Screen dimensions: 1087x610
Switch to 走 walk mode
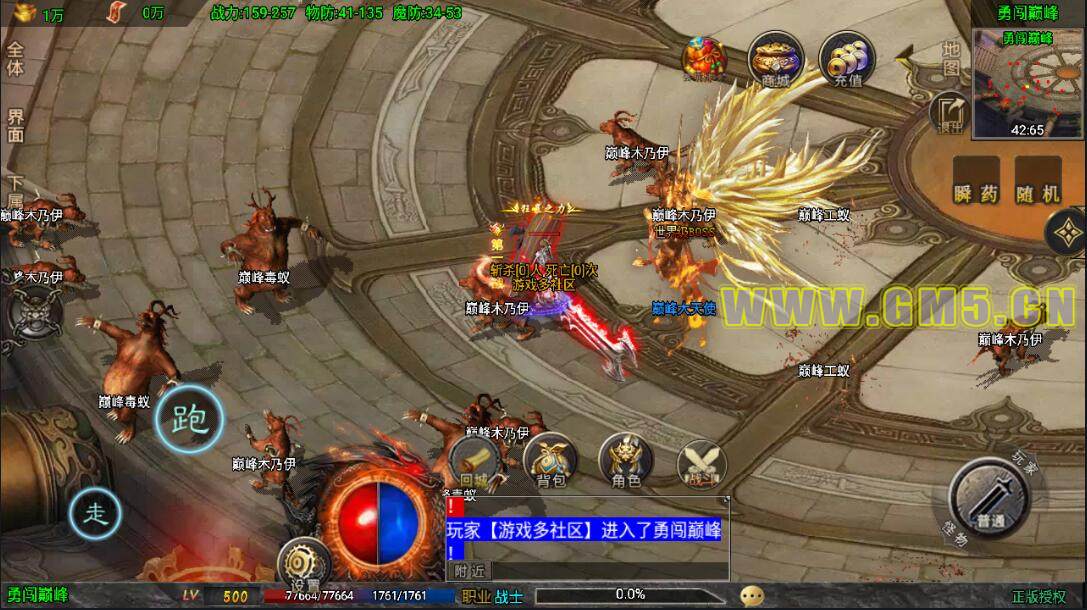96,514
